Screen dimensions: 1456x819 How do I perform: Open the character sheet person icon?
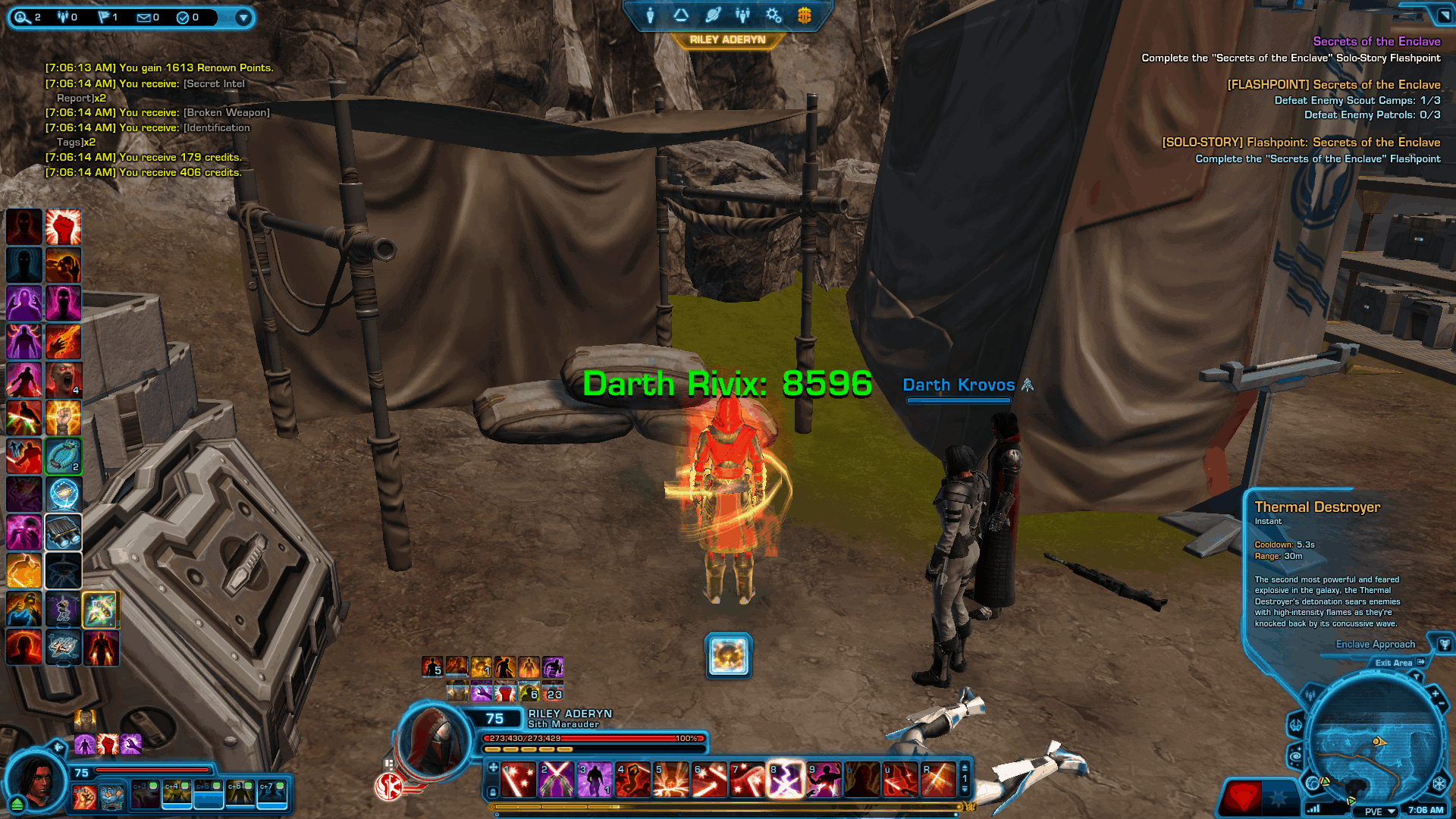tap(650, 15)
